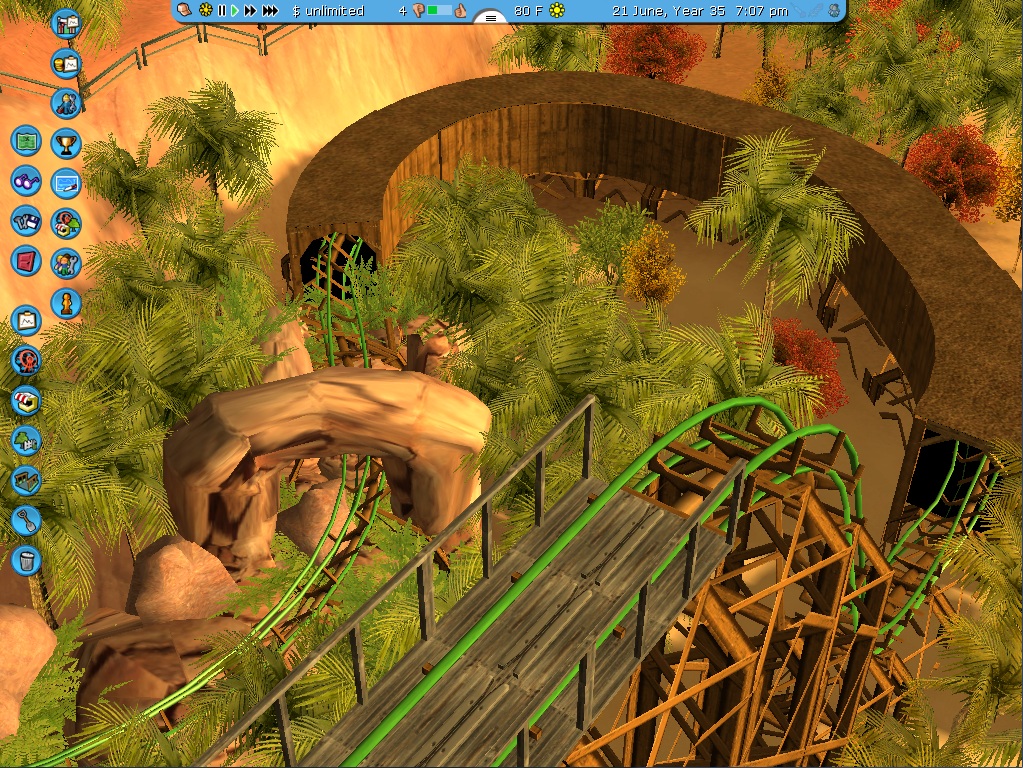
Task: Open the striped-awning shops and stalls menu
Action: coord(26,400)
